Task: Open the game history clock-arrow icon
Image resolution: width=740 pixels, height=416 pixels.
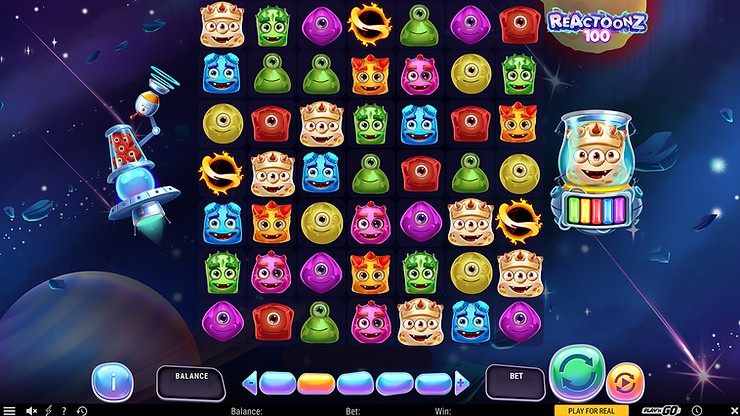Action: [81, 410]
